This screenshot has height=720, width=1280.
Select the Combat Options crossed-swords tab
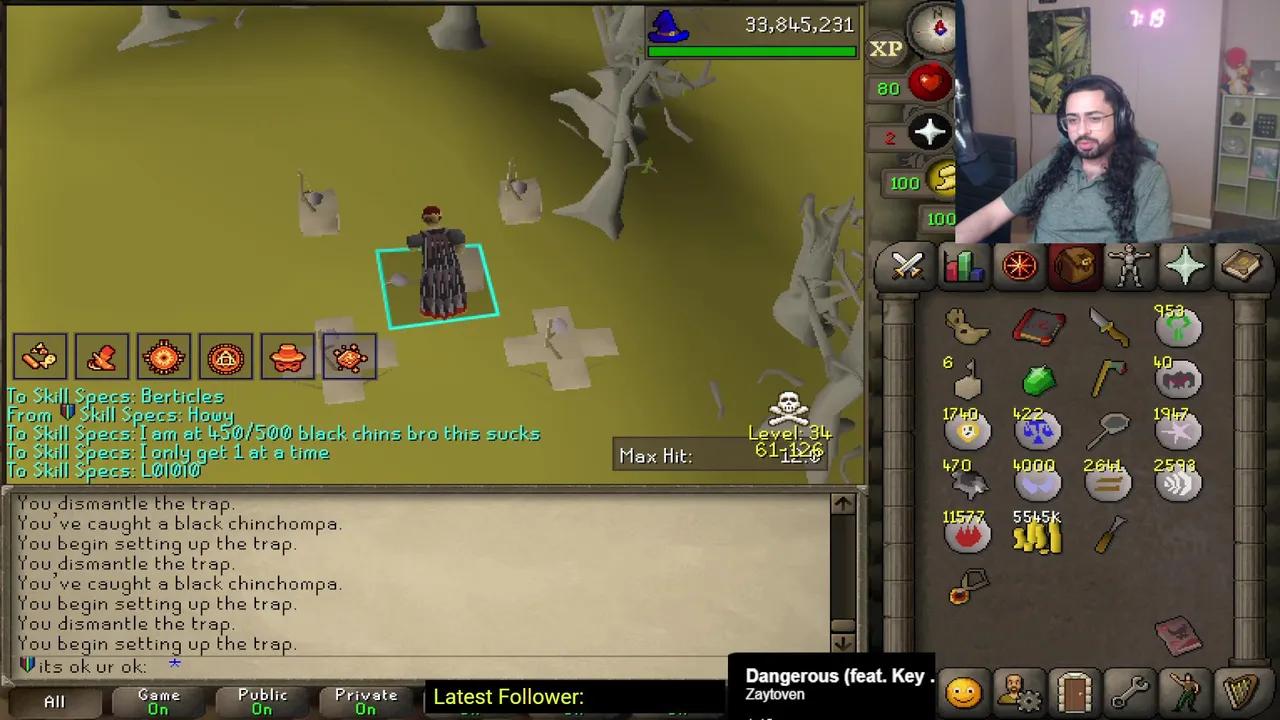pos(906,265)
